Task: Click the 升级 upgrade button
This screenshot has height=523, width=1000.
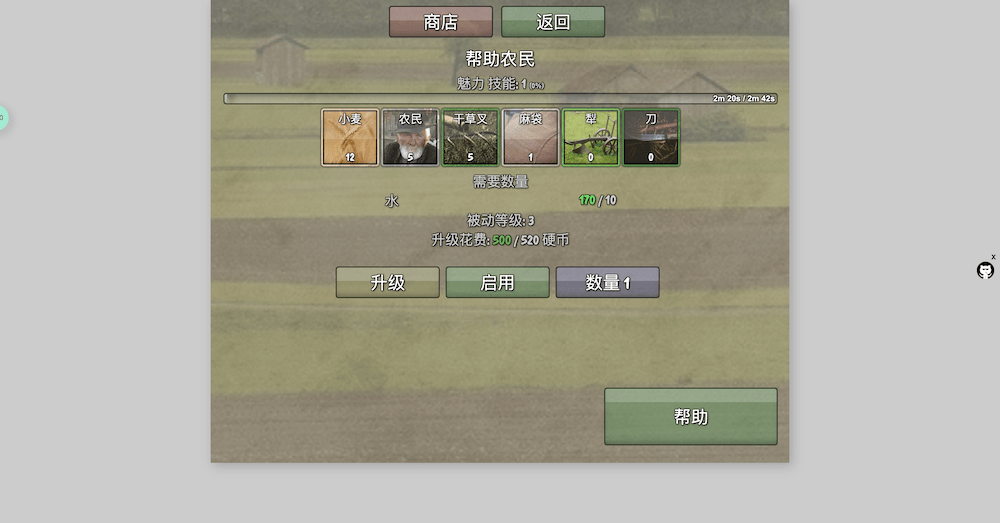Action: pyautogui.click(x=387, y=282)
